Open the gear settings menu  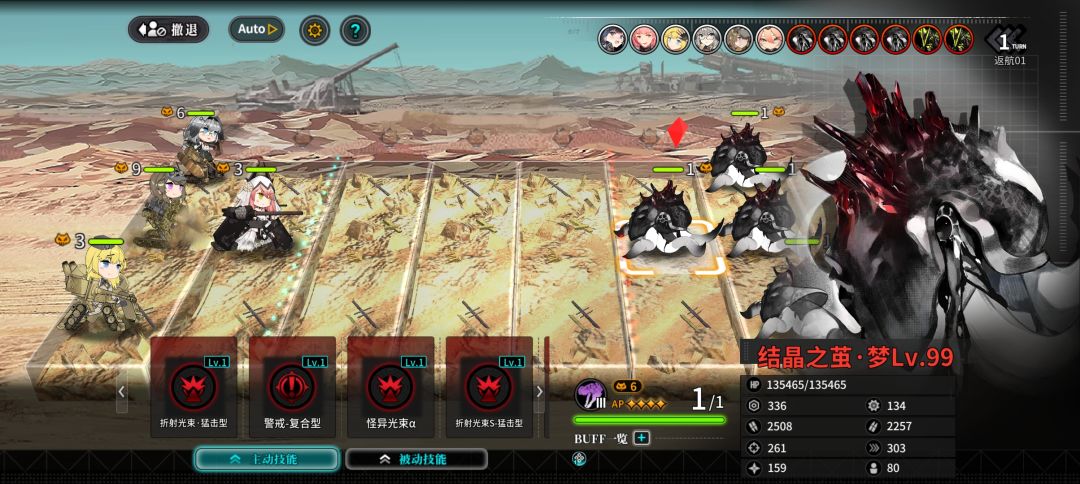click(x=315, y=30)
